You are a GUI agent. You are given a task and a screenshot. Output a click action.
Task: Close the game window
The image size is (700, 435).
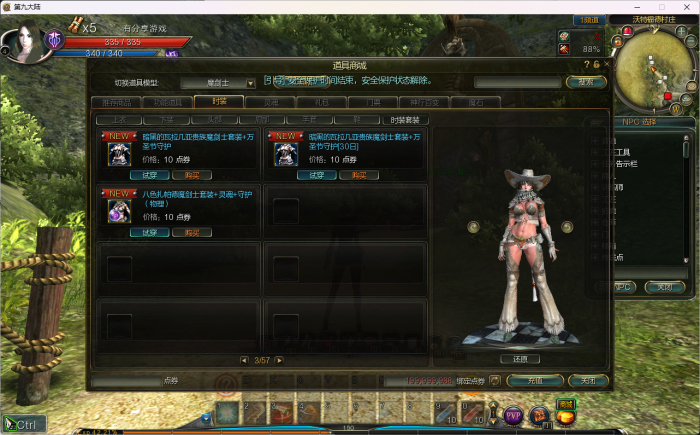click(x=688, y=6)
